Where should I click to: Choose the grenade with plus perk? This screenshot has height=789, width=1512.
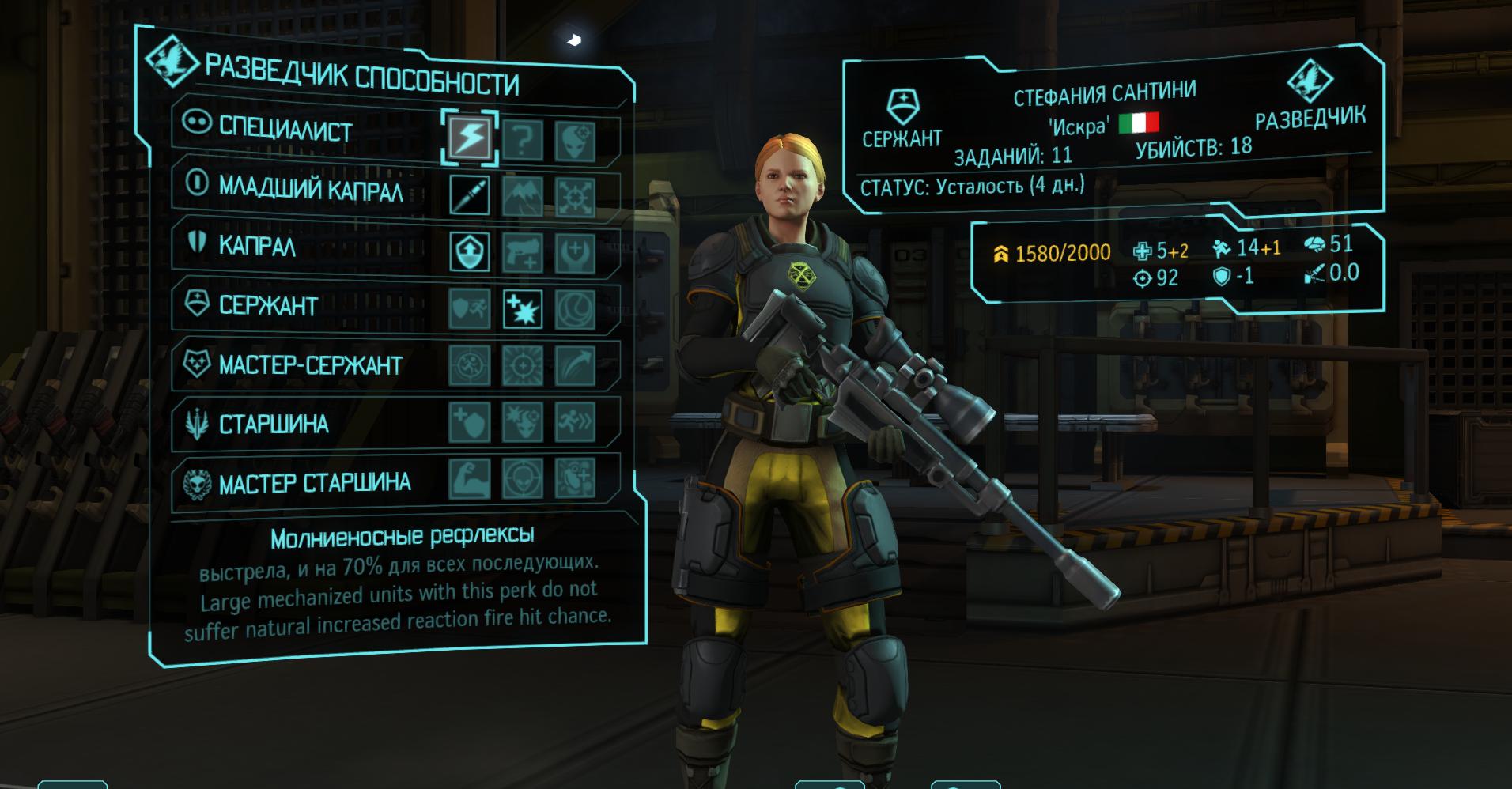pos(575,479)
